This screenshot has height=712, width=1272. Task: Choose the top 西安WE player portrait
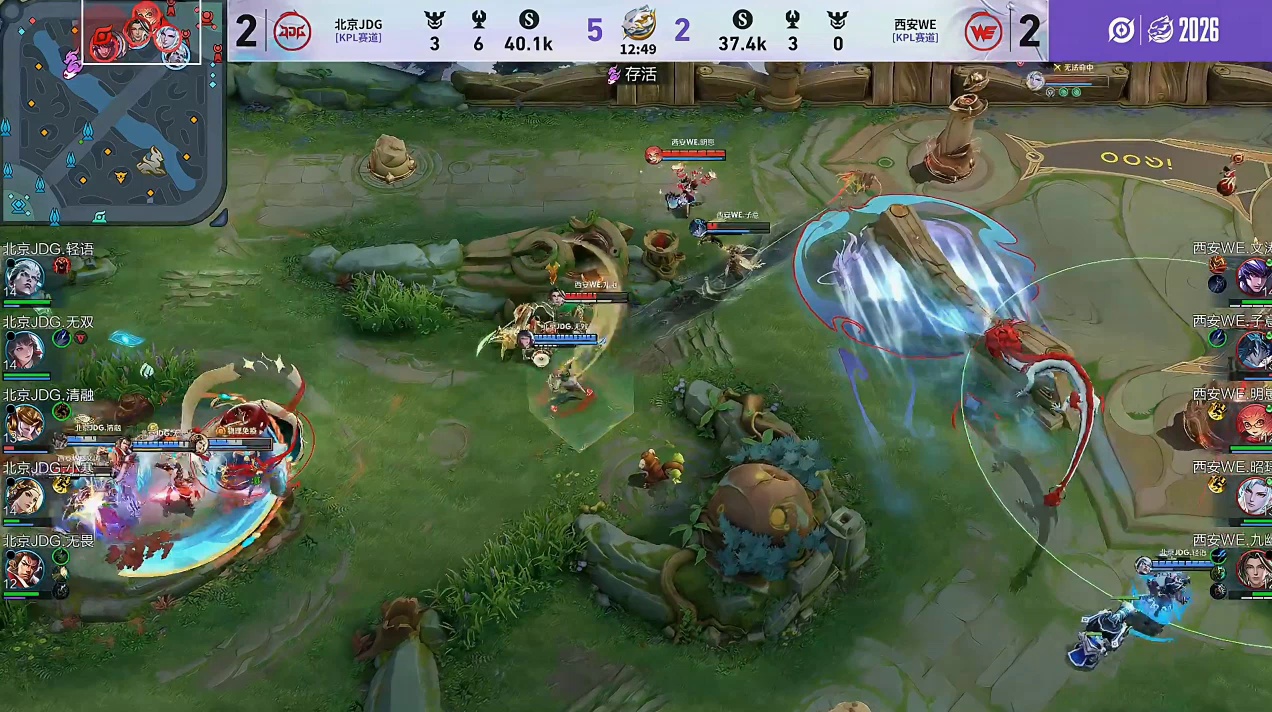point(1252,276)
